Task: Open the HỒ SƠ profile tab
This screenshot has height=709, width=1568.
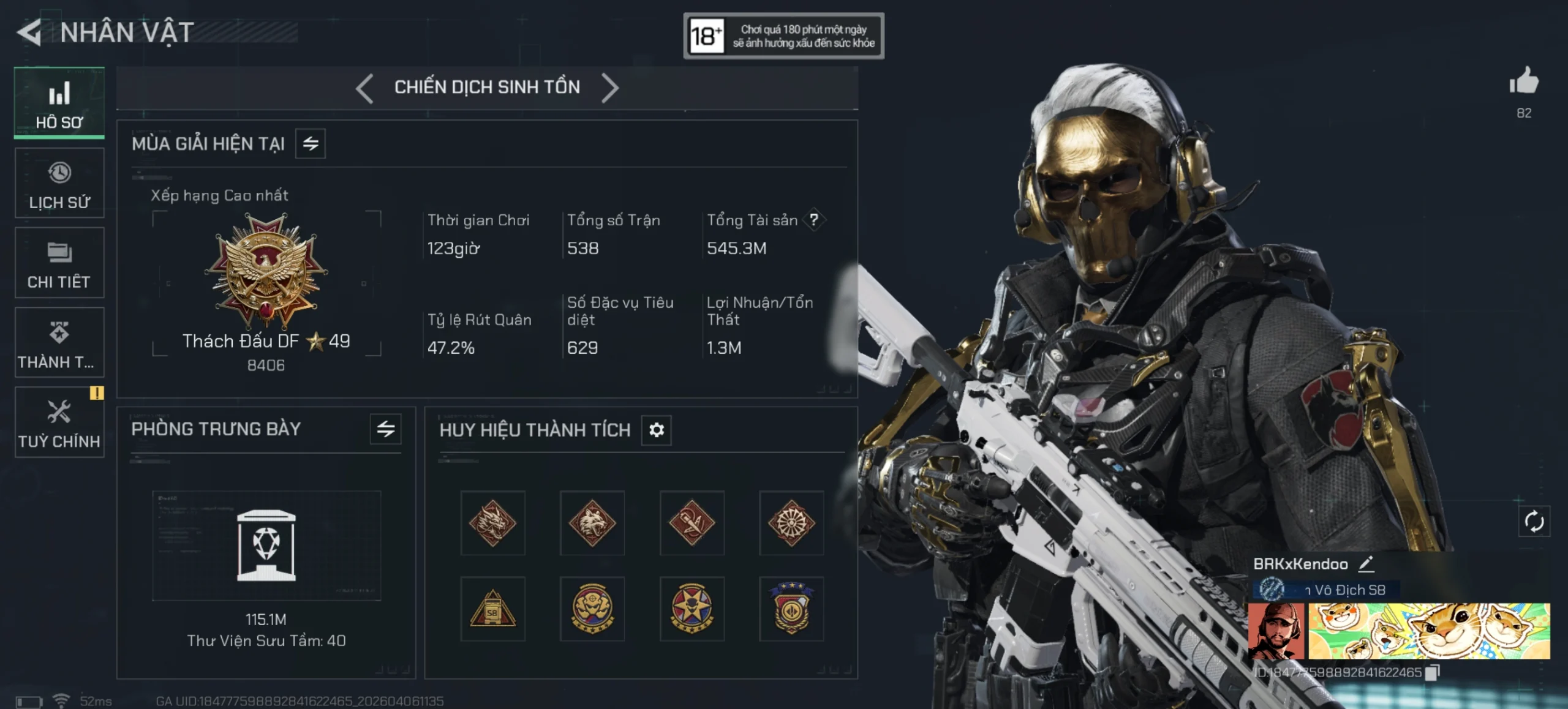Action: click(x=59, y=103)
